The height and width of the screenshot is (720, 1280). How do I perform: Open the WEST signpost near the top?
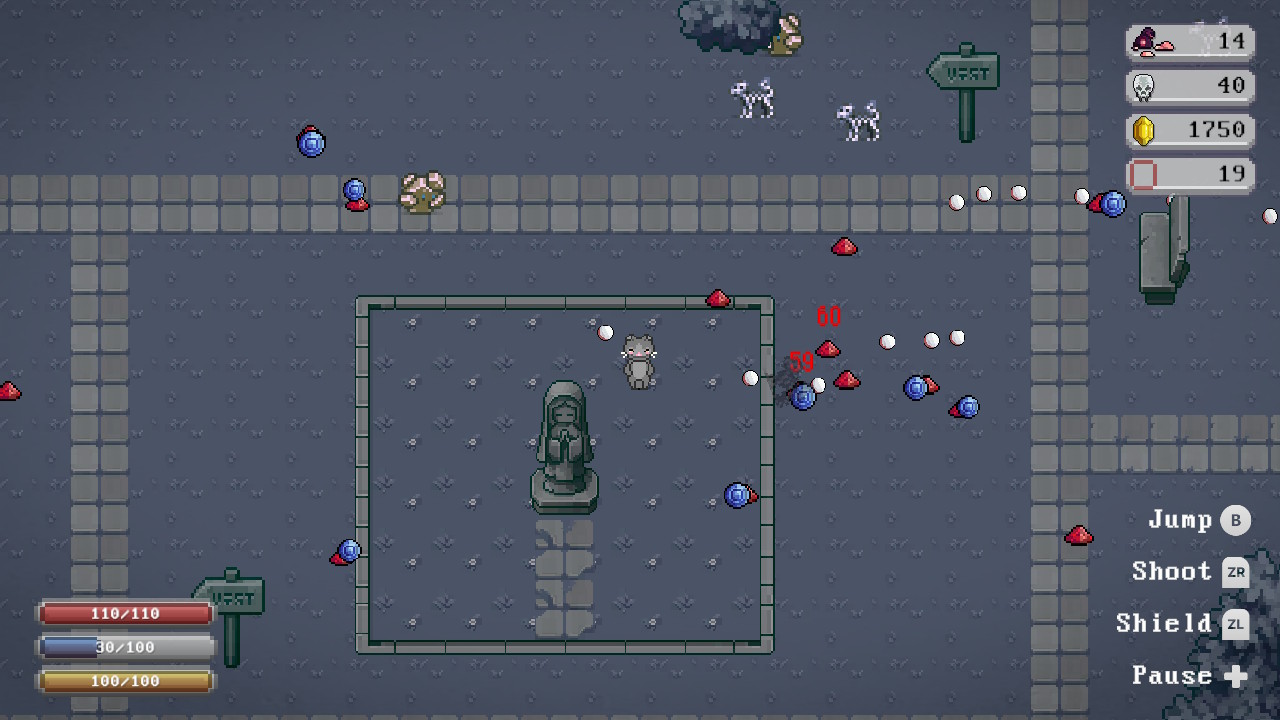coord(963,72)
